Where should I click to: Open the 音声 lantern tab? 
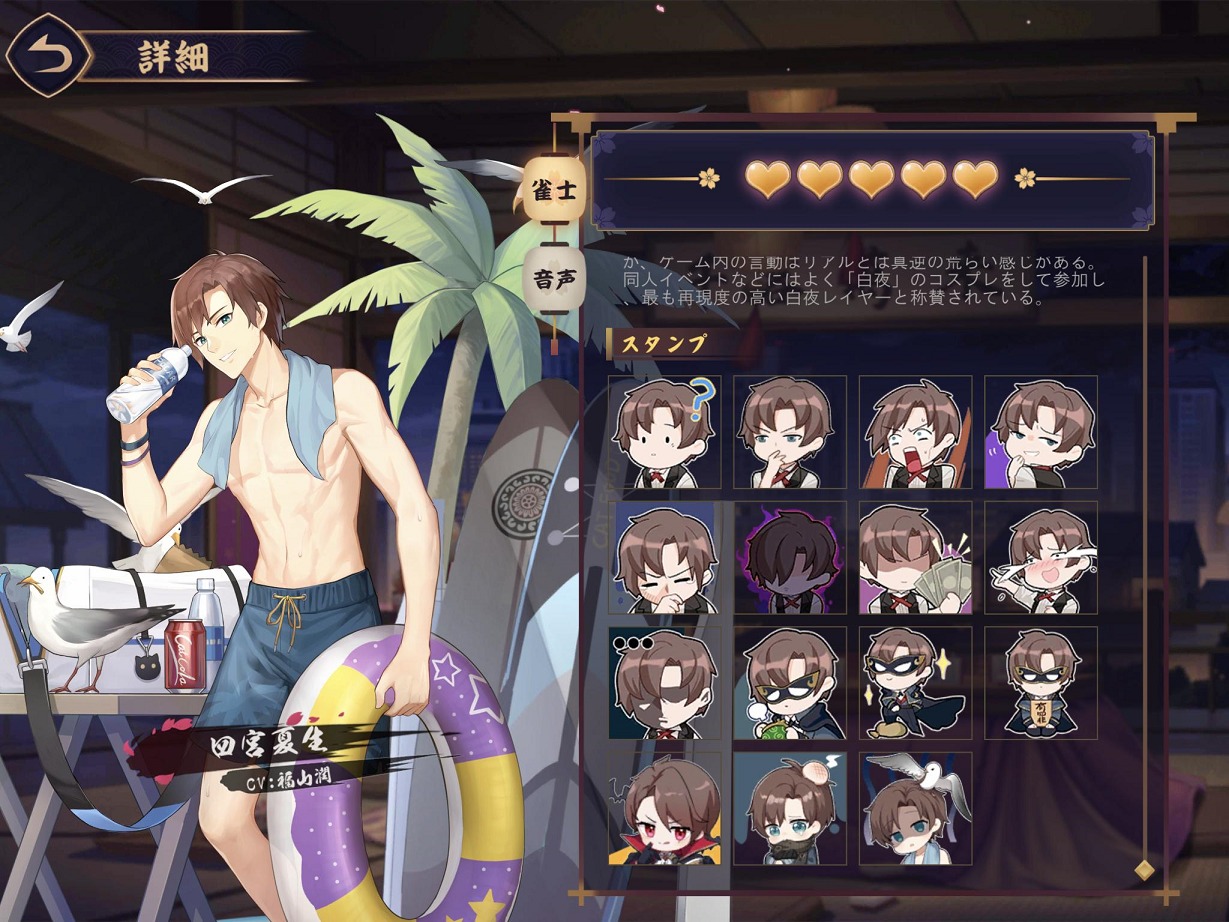click(555, 278)
